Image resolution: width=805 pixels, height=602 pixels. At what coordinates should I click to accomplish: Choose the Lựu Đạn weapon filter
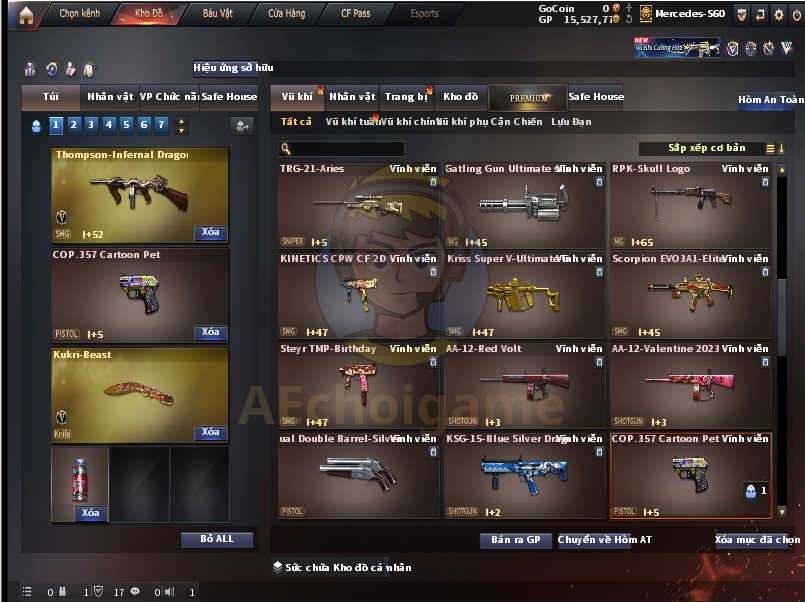(x=571, y=122)
